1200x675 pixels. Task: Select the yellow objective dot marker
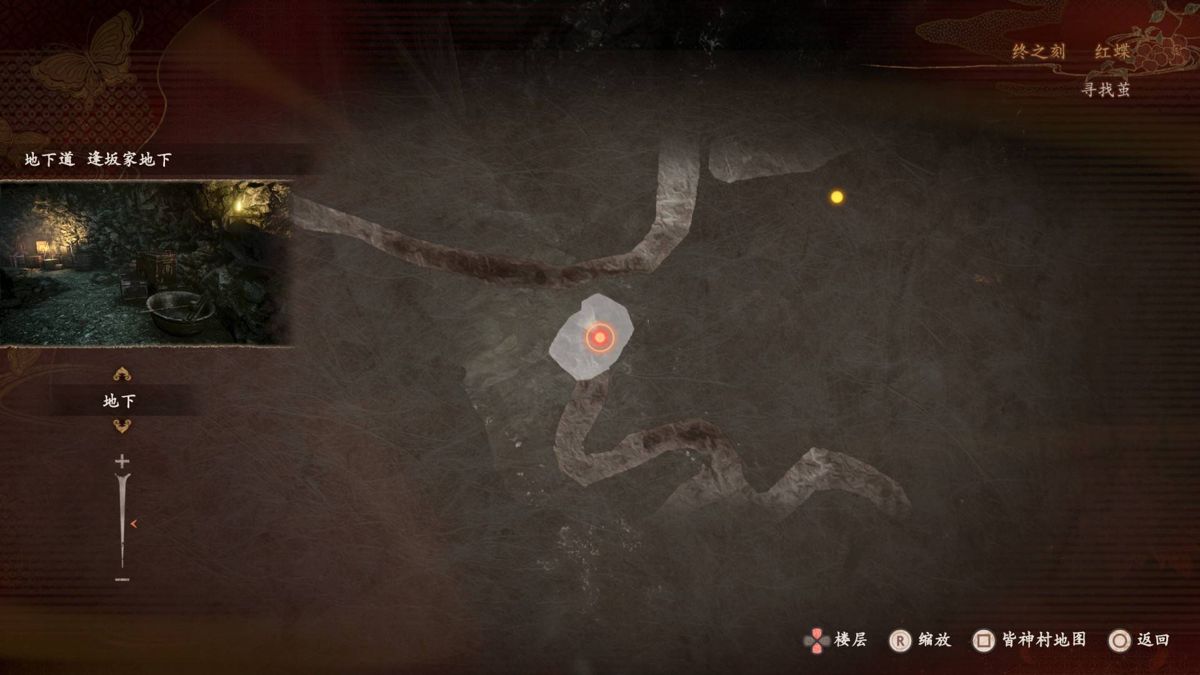click(837, 197)
